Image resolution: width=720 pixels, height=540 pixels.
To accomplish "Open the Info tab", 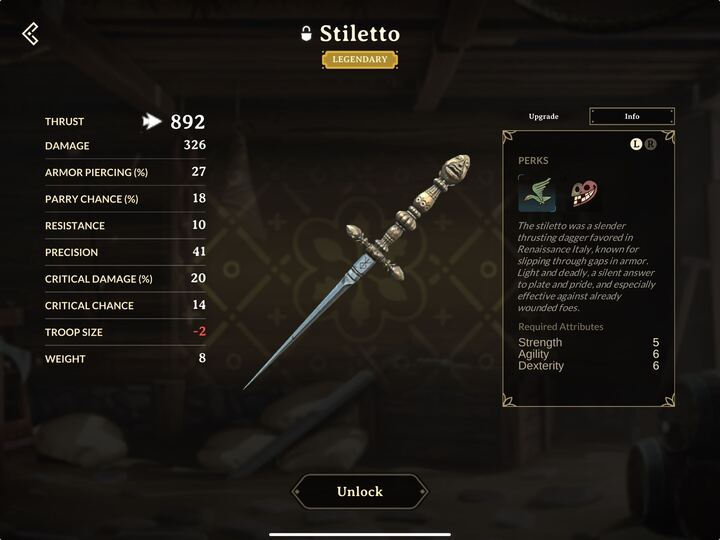I will 632,117.
